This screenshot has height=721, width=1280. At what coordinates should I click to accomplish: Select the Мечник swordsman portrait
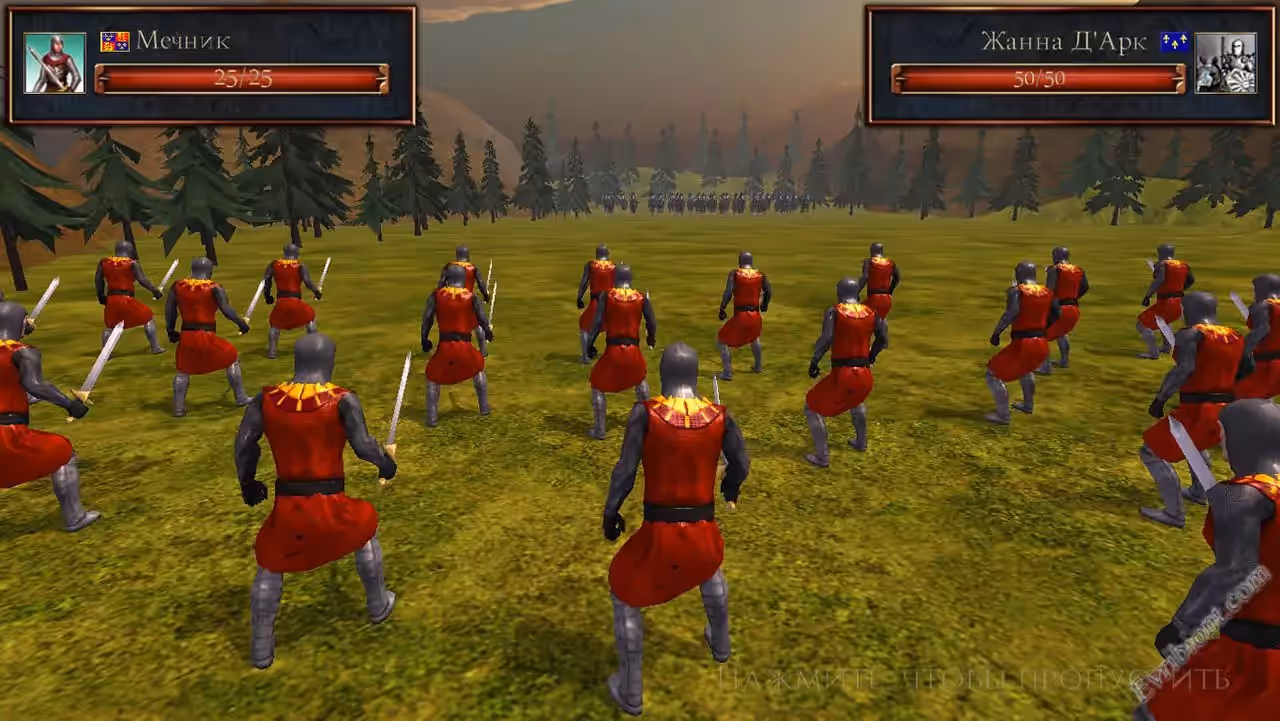[x=55, y=63]
